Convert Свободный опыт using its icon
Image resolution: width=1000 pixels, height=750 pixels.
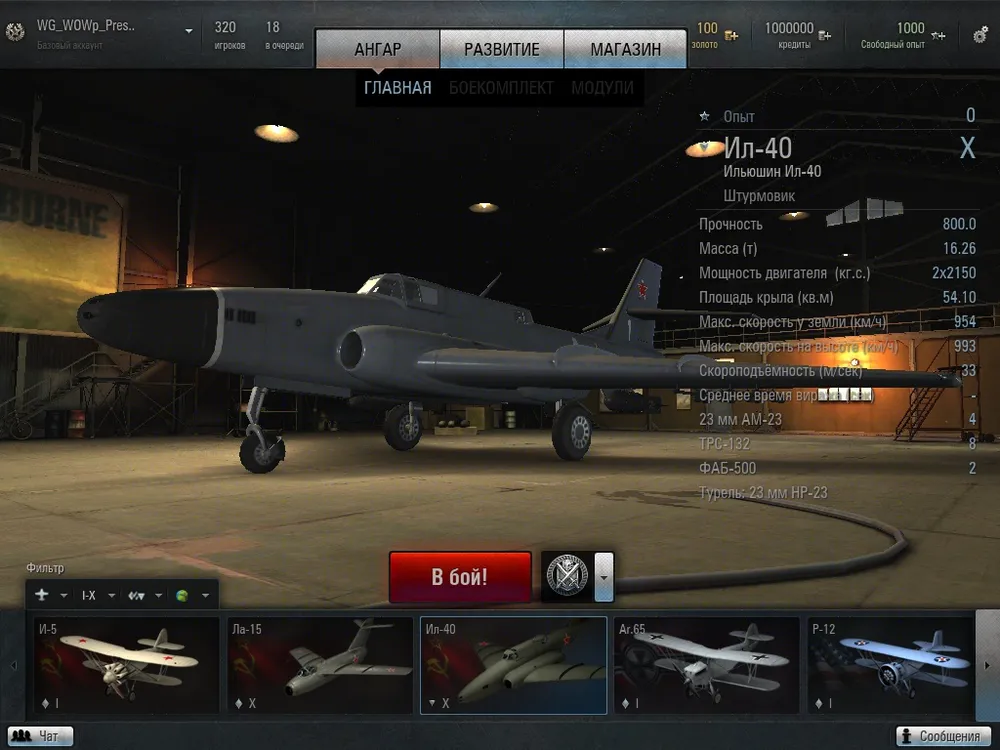[938, 36]
